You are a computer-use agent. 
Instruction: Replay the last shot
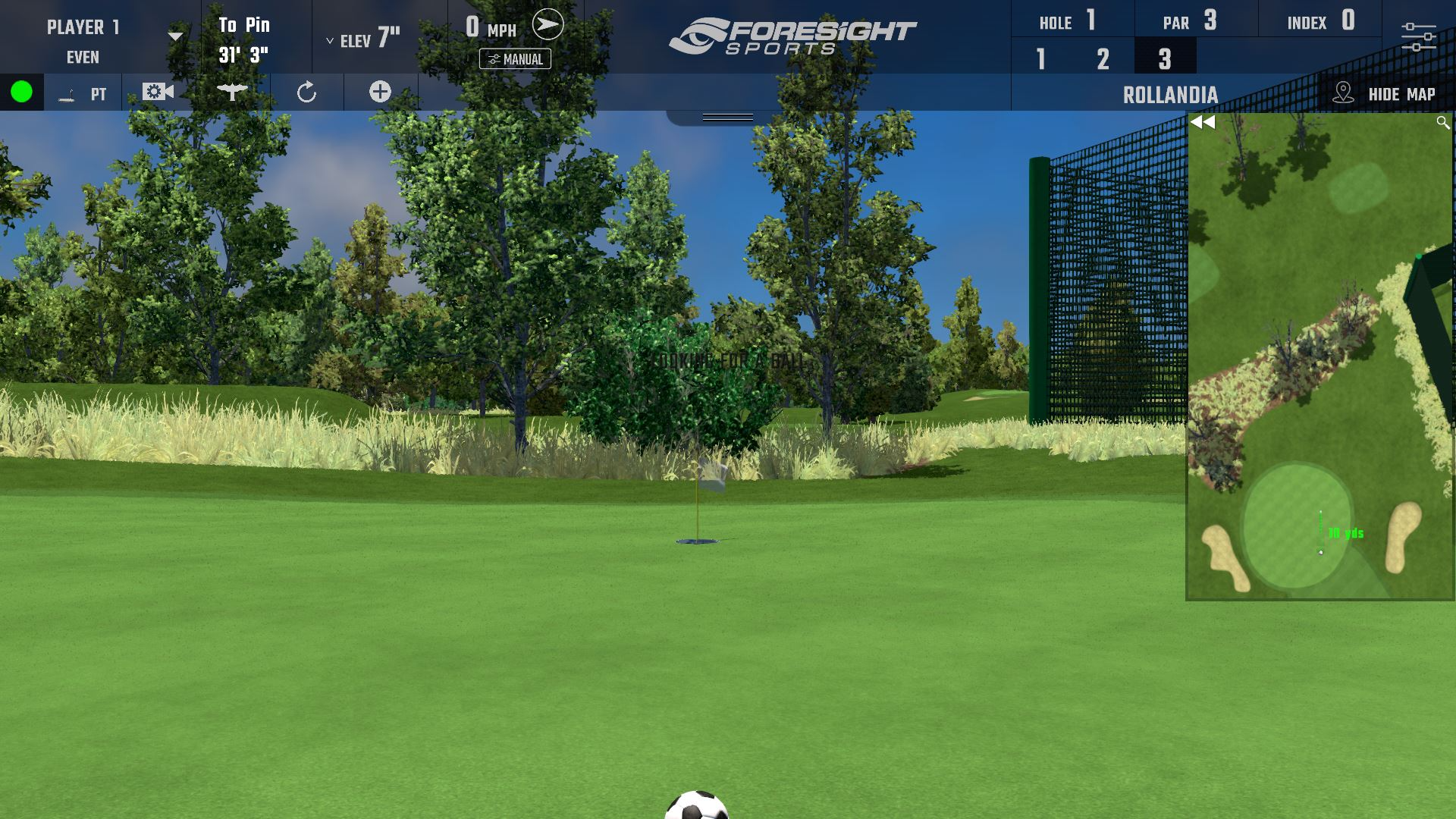(x=306, y=92)
